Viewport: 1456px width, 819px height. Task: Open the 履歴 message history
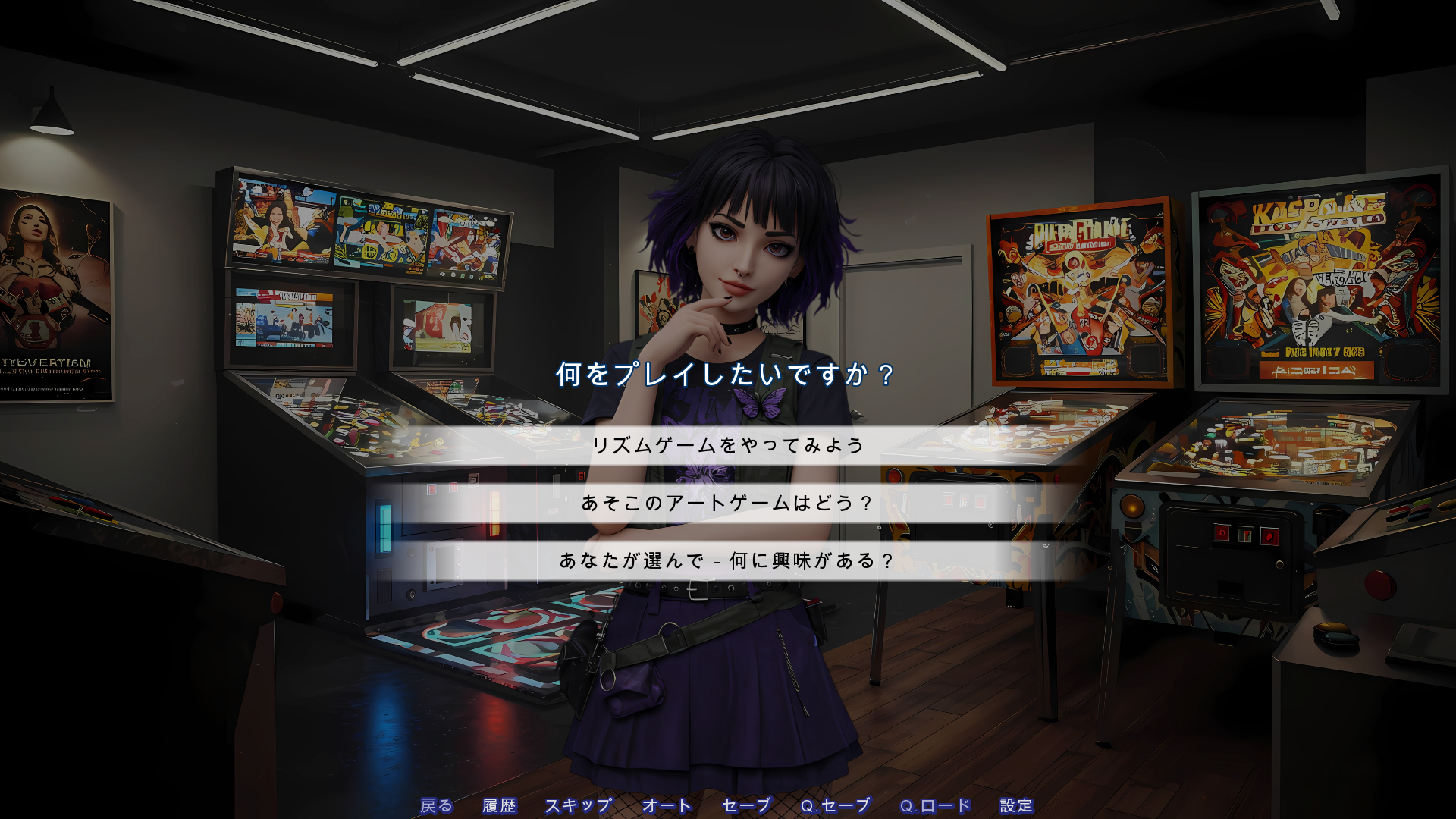(499, 806)
